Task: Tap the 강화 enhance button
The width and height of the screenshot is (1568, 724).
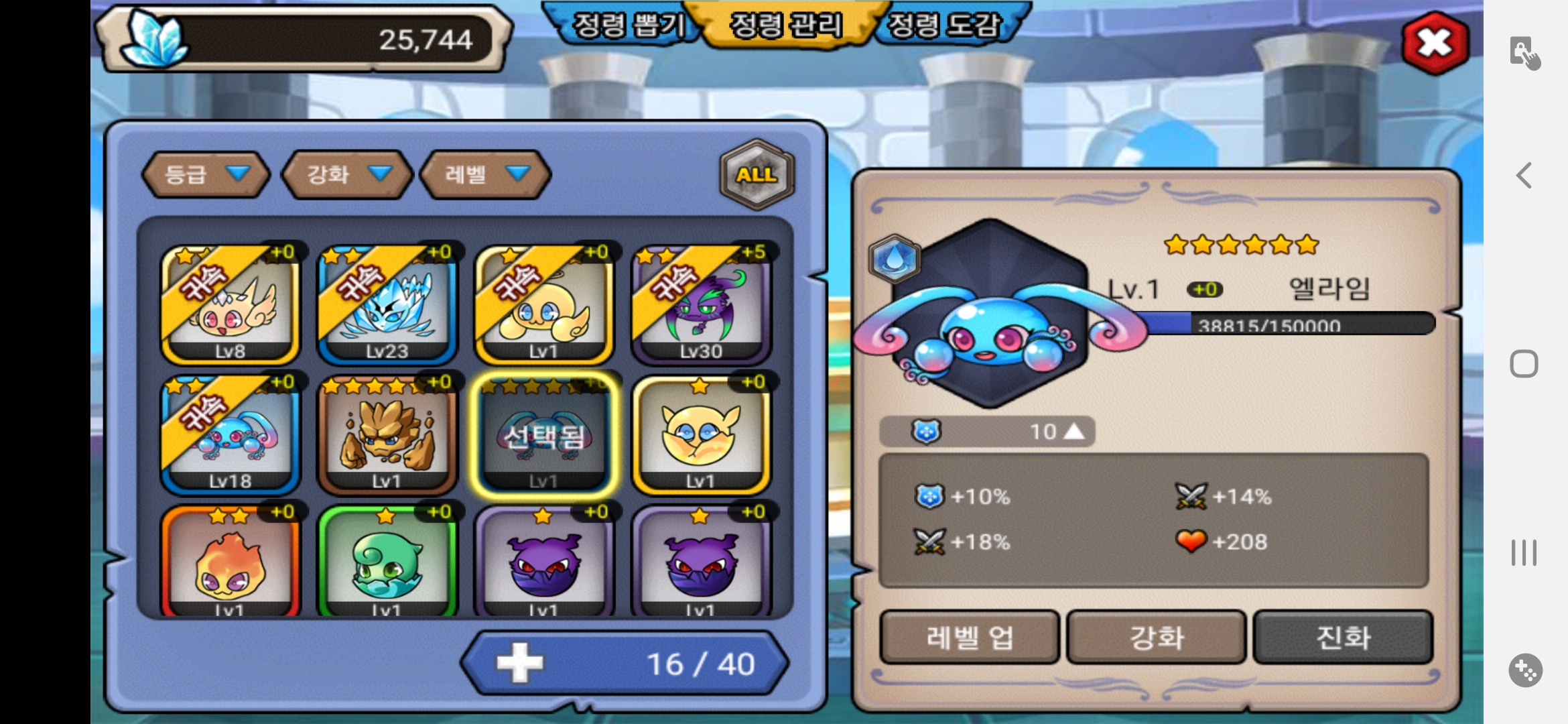Action: tap(1156, 637)
